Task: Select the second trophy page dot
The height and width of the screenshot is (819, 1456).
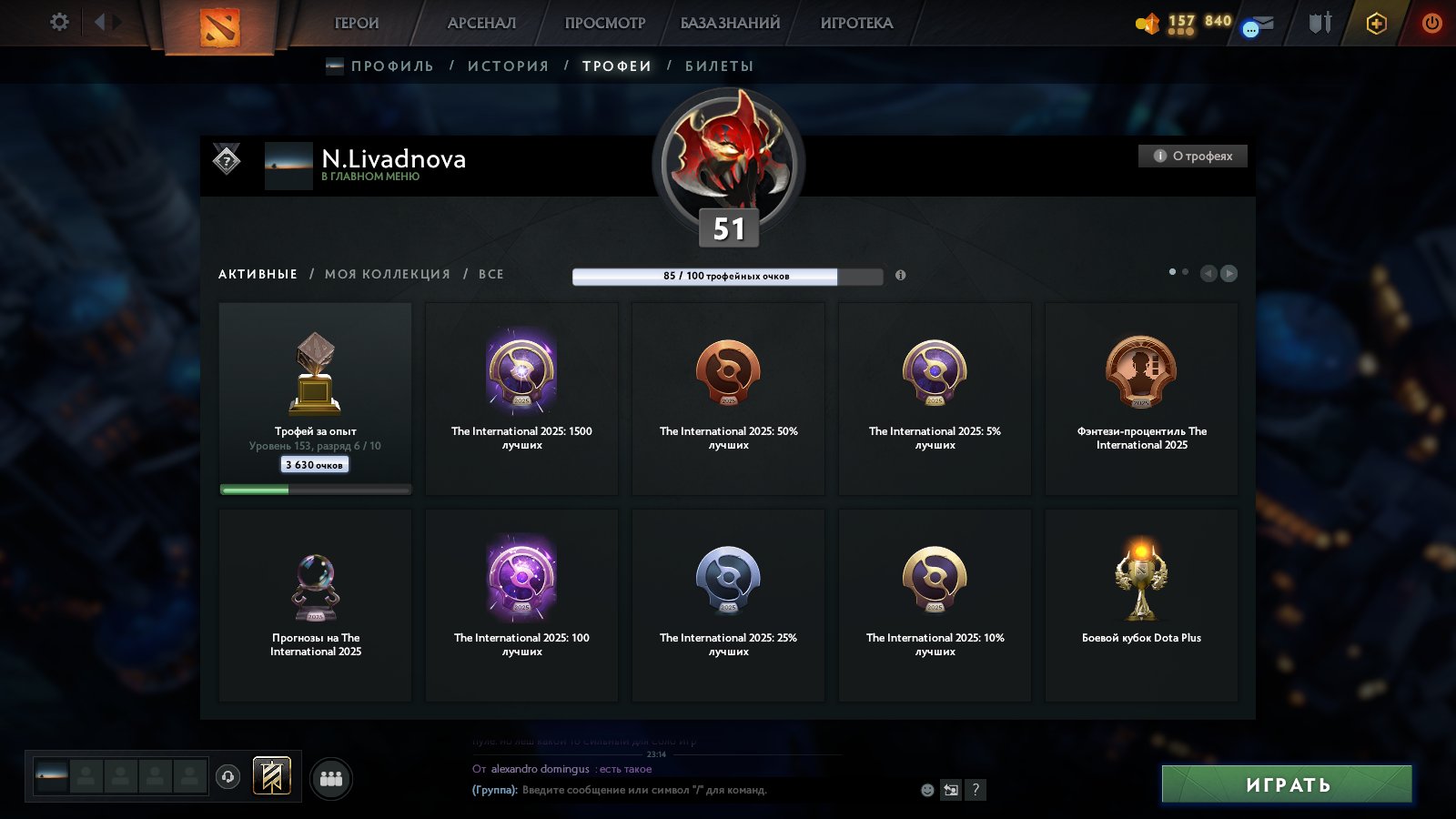Action: 1185,270
